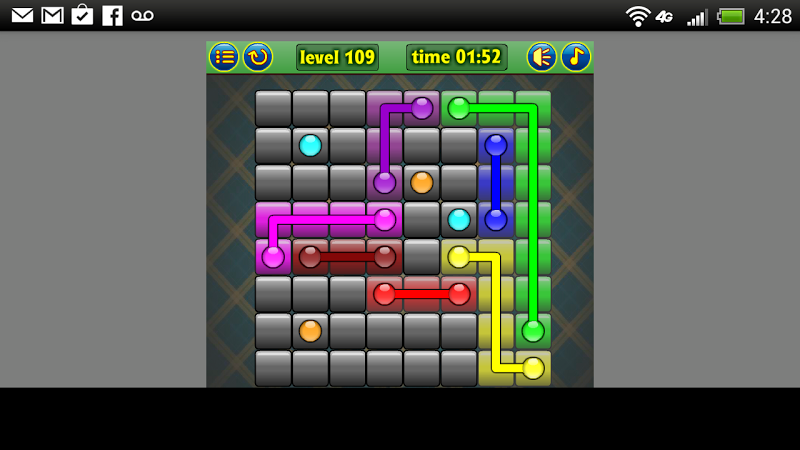
Task: Open the level list menu button
Action: 224,57
